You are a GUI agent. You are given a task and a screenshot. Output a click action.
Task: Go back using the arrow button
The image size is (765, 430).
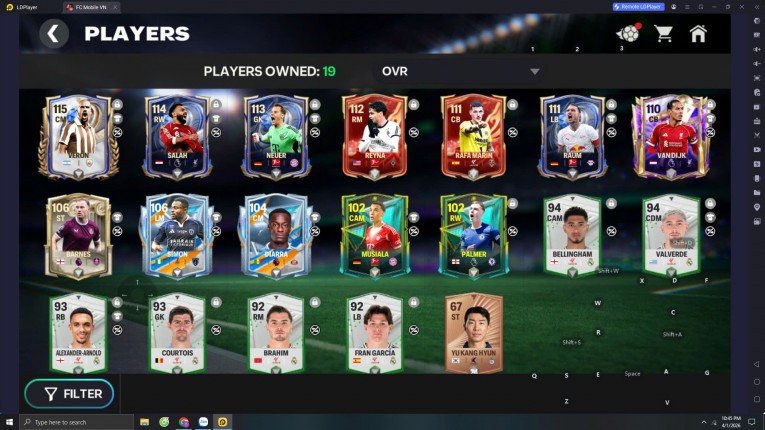(54, 34)
